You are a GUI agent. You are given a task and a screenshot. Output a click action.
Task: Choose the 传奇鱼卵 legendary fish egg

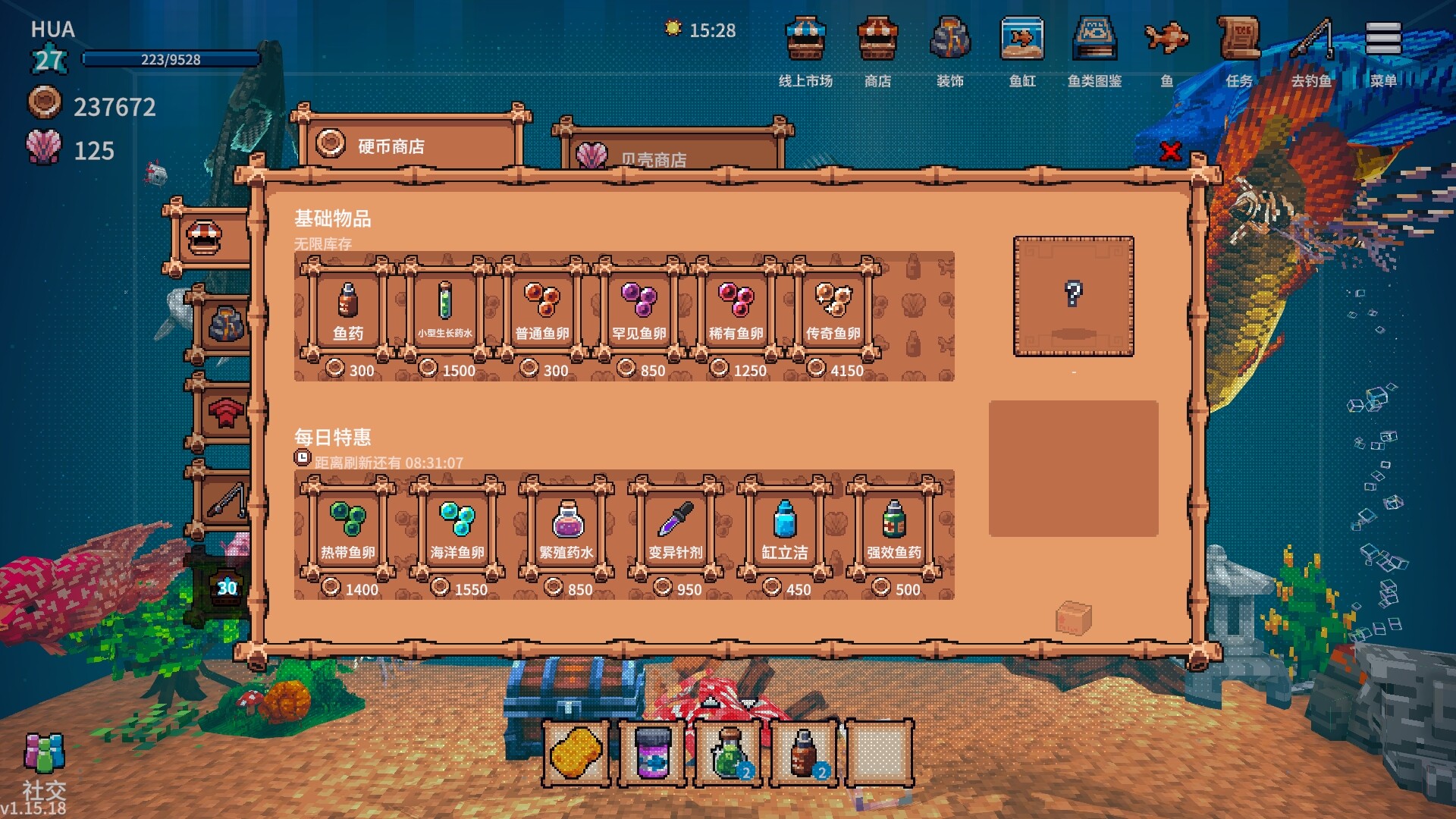click(x=833, y=309)
